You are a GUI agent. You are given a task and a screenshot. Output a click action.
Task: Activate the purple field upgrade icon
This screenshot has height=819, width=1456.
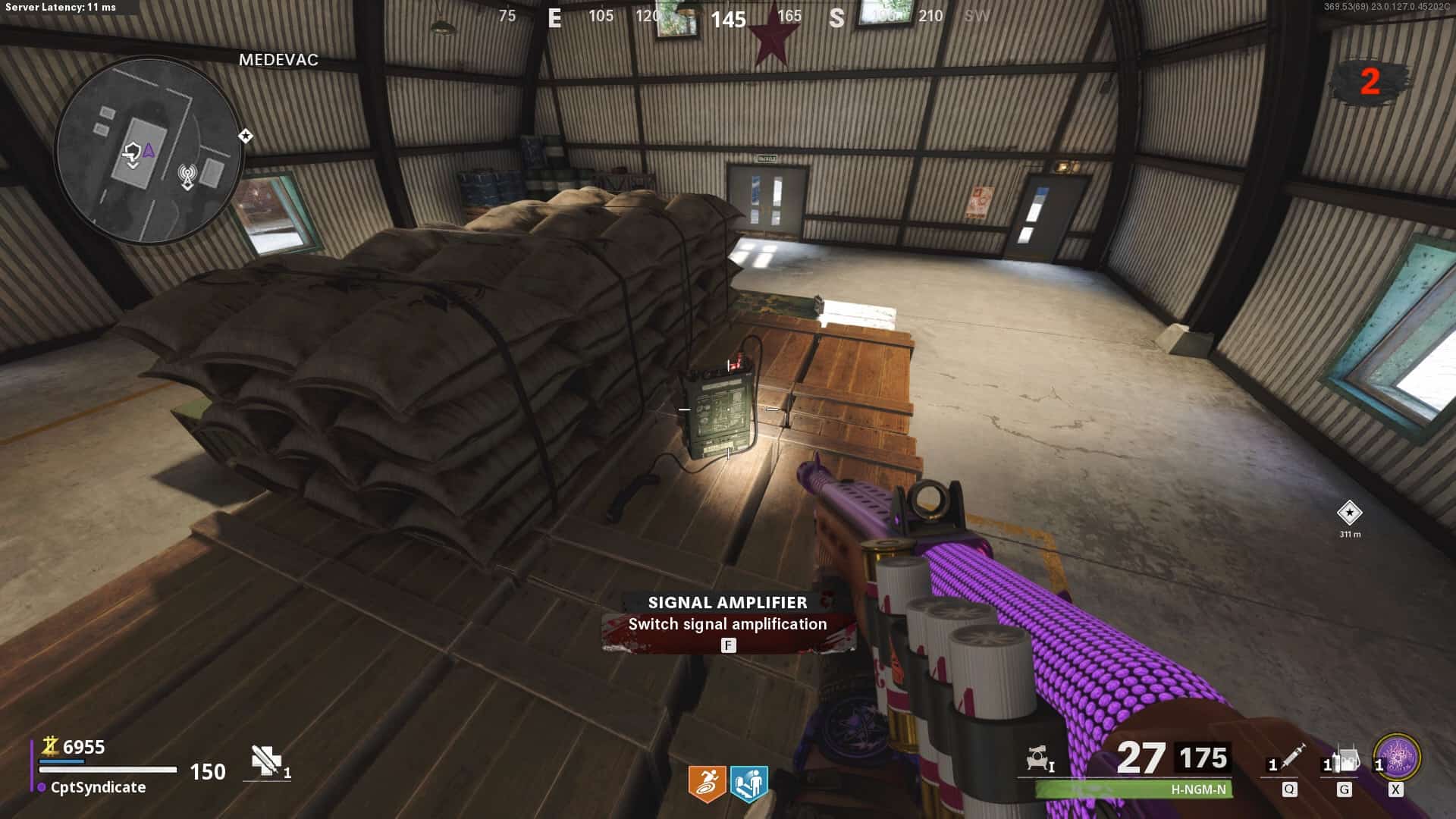[x=1397, y=757]
